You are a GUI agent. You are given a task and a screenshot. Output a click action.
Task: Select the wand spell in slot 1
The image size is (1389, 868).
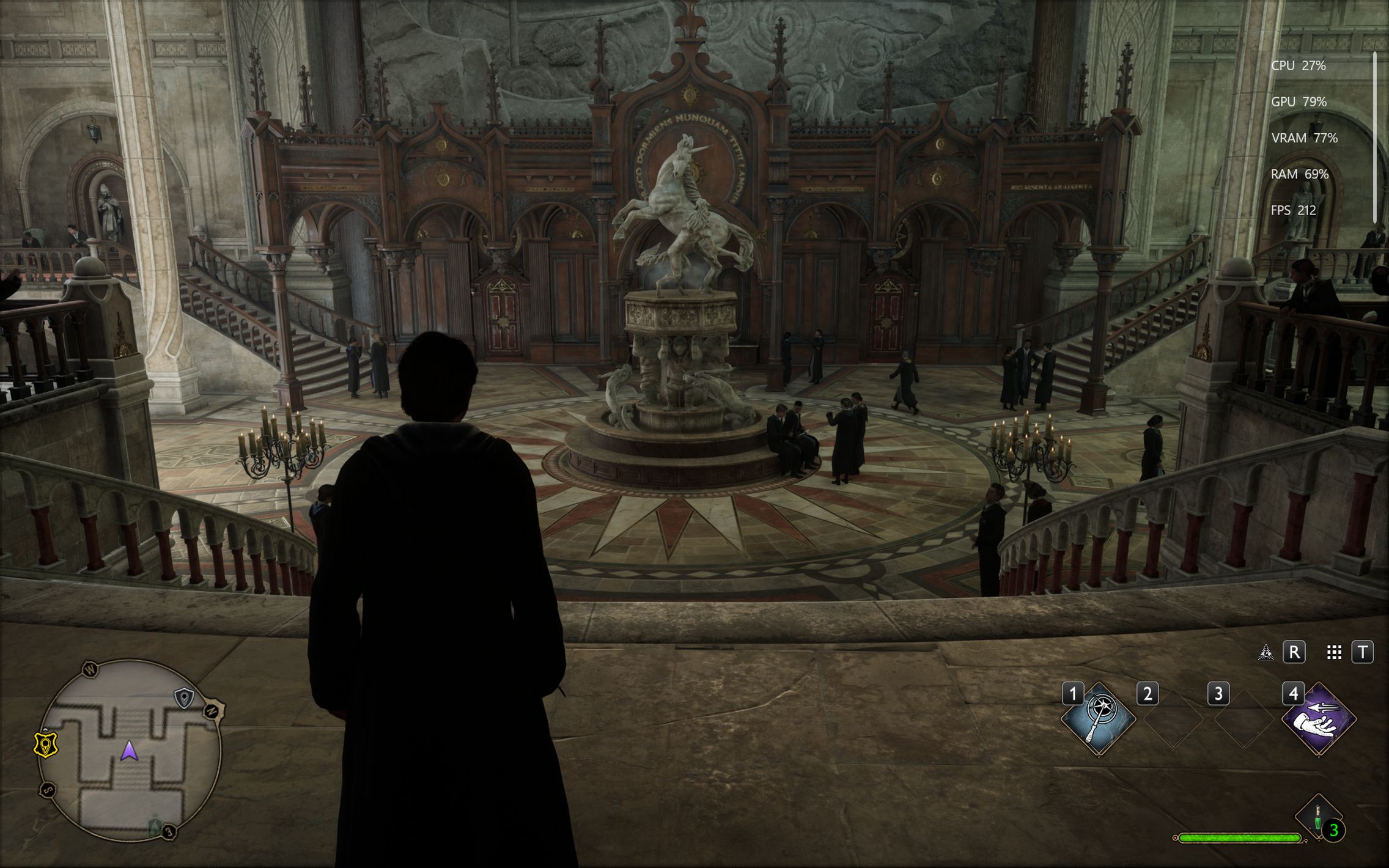1098,719
